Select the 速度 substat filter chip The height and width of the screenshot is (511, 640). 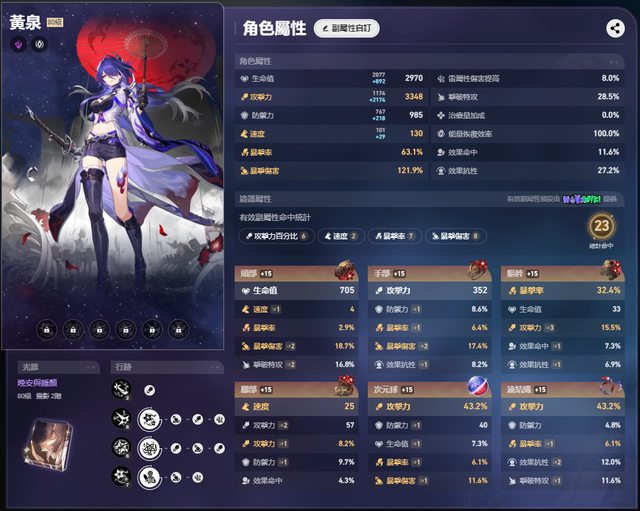coord(340,236)
